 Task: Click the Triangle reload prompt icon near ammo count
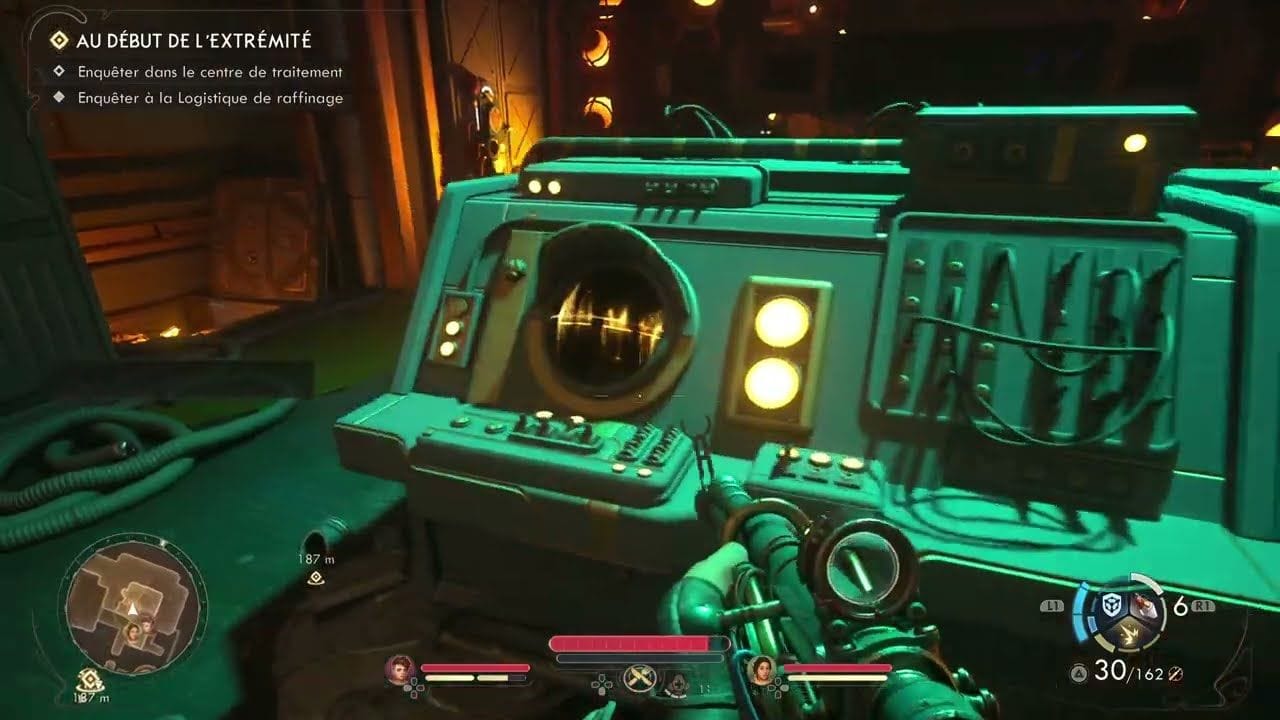click(x=1078, y=672)
